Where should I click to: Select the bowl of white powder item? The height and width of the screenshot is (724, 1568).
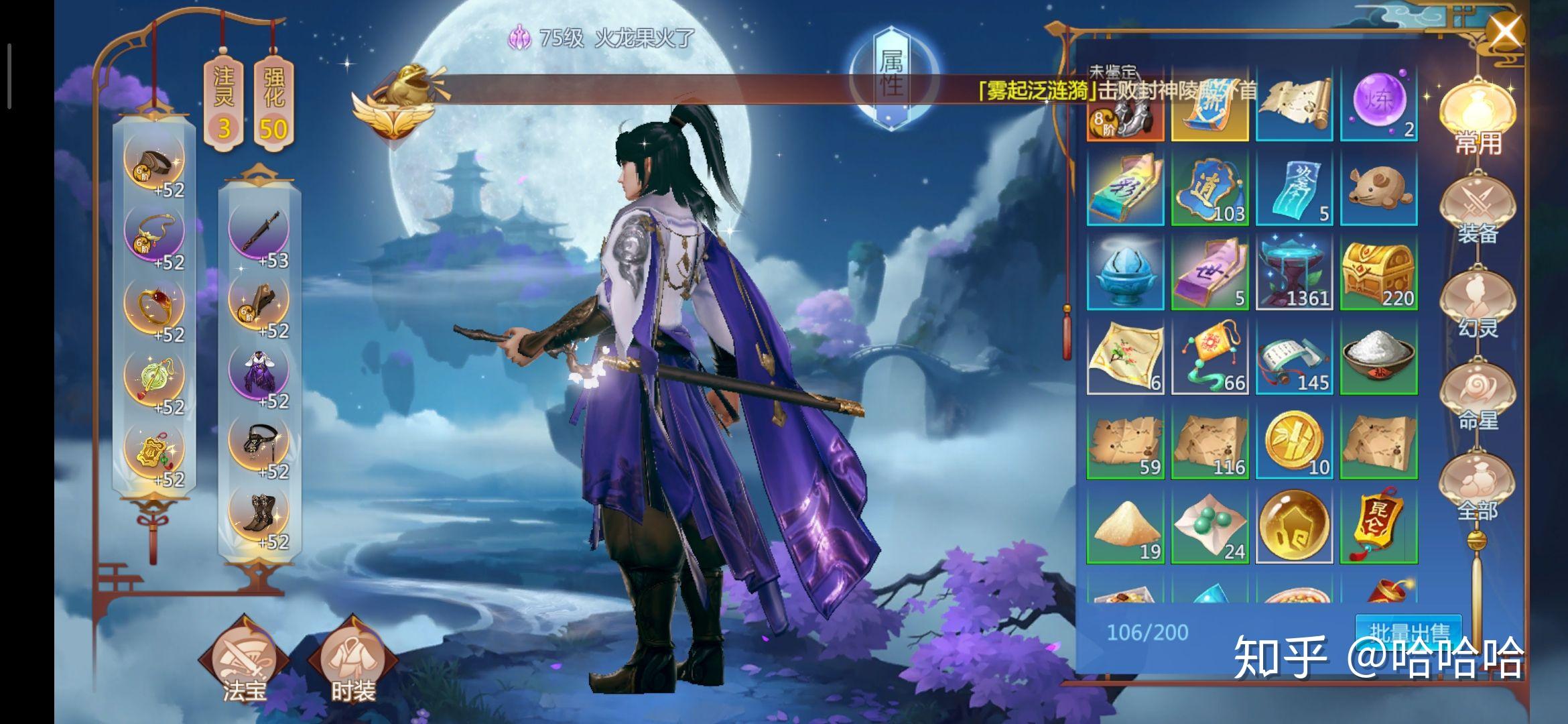[x=1378, y=356]
